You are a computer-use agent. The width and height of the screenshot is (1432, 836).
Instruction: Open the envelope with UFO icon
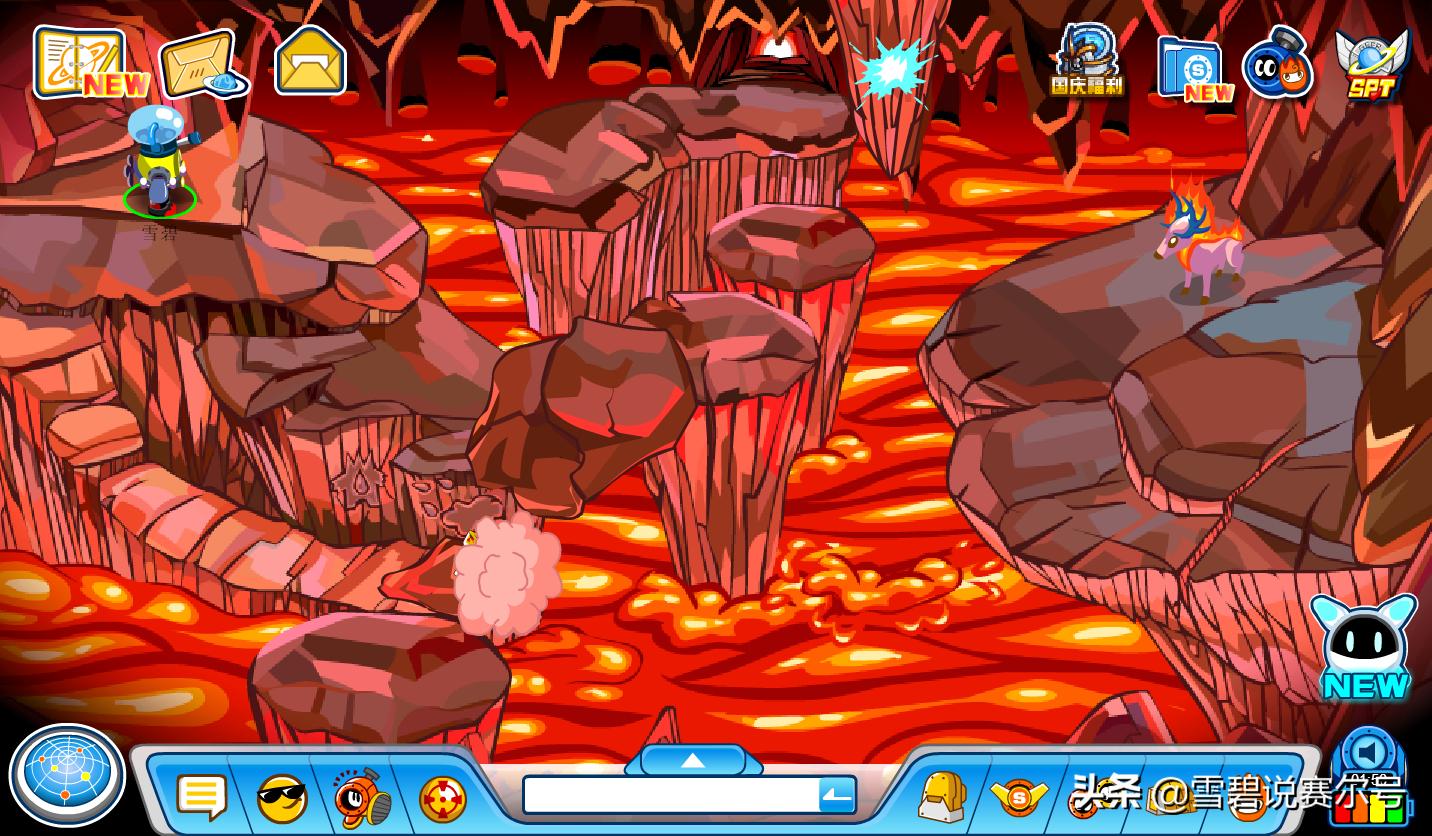(199, 66)
